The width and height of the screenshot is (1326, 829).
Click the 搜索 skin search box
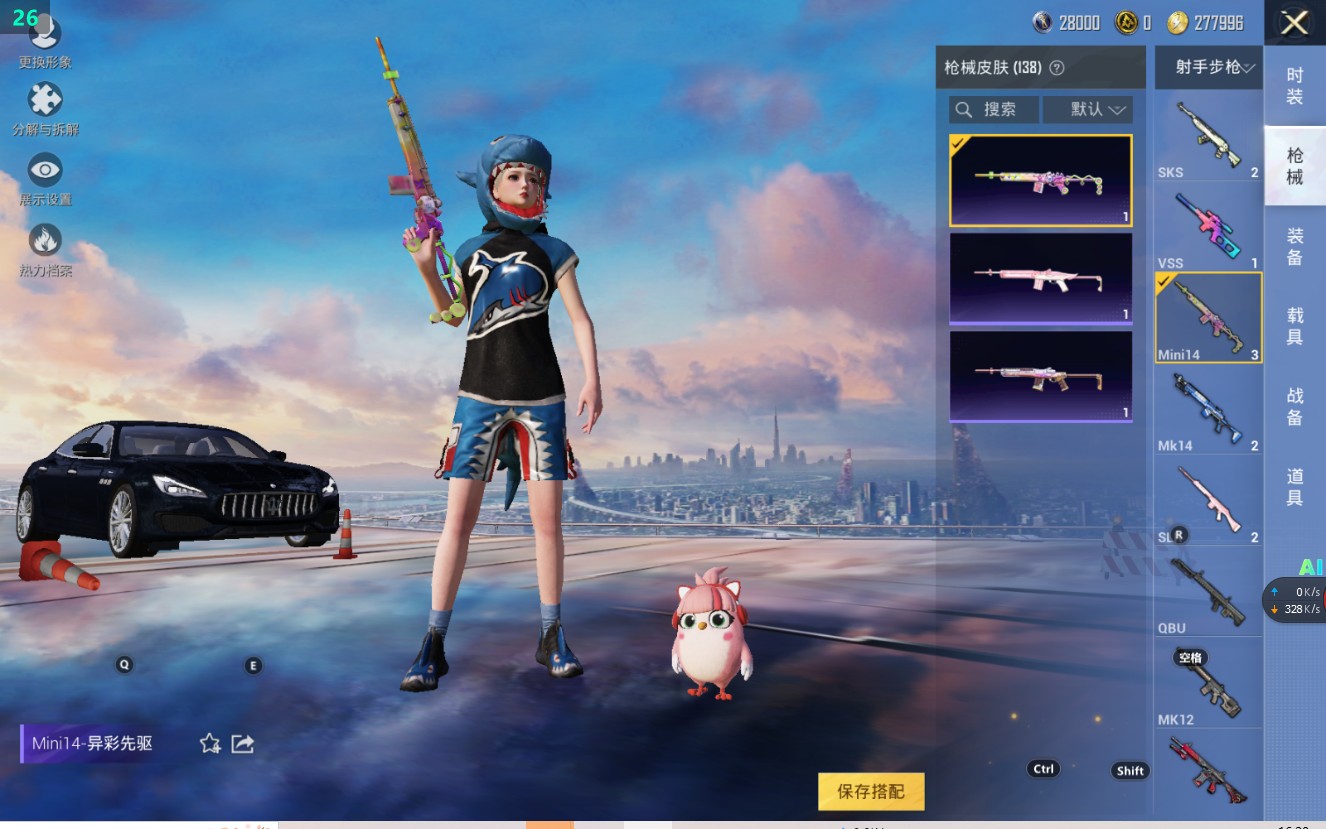click(x=994, y=109)
